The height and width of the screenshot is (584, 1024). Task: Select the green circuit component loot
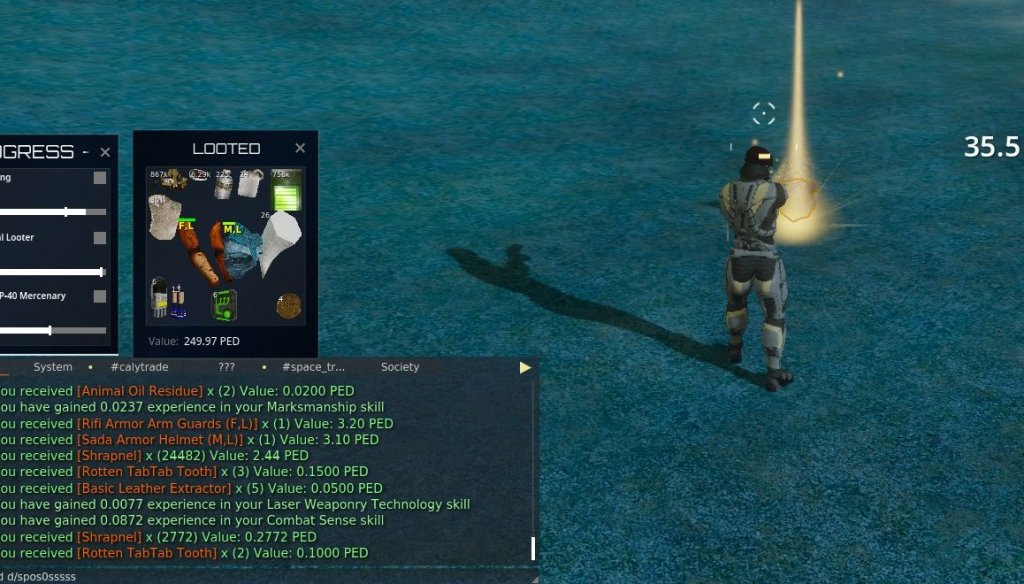tap(224, 304)
